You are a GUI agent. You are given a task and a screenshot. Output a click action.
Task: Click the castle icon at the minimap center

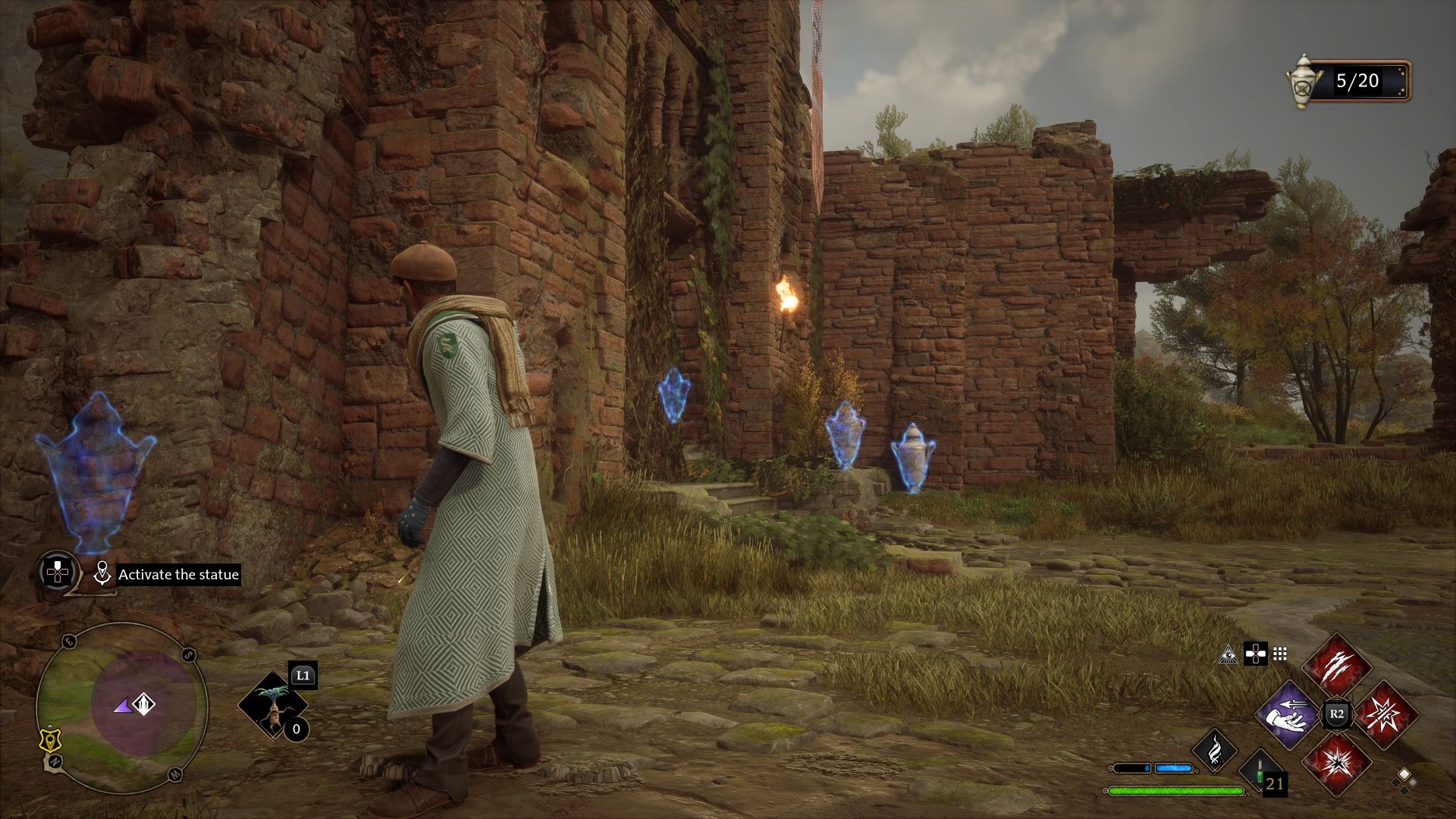tap(144, 704)
